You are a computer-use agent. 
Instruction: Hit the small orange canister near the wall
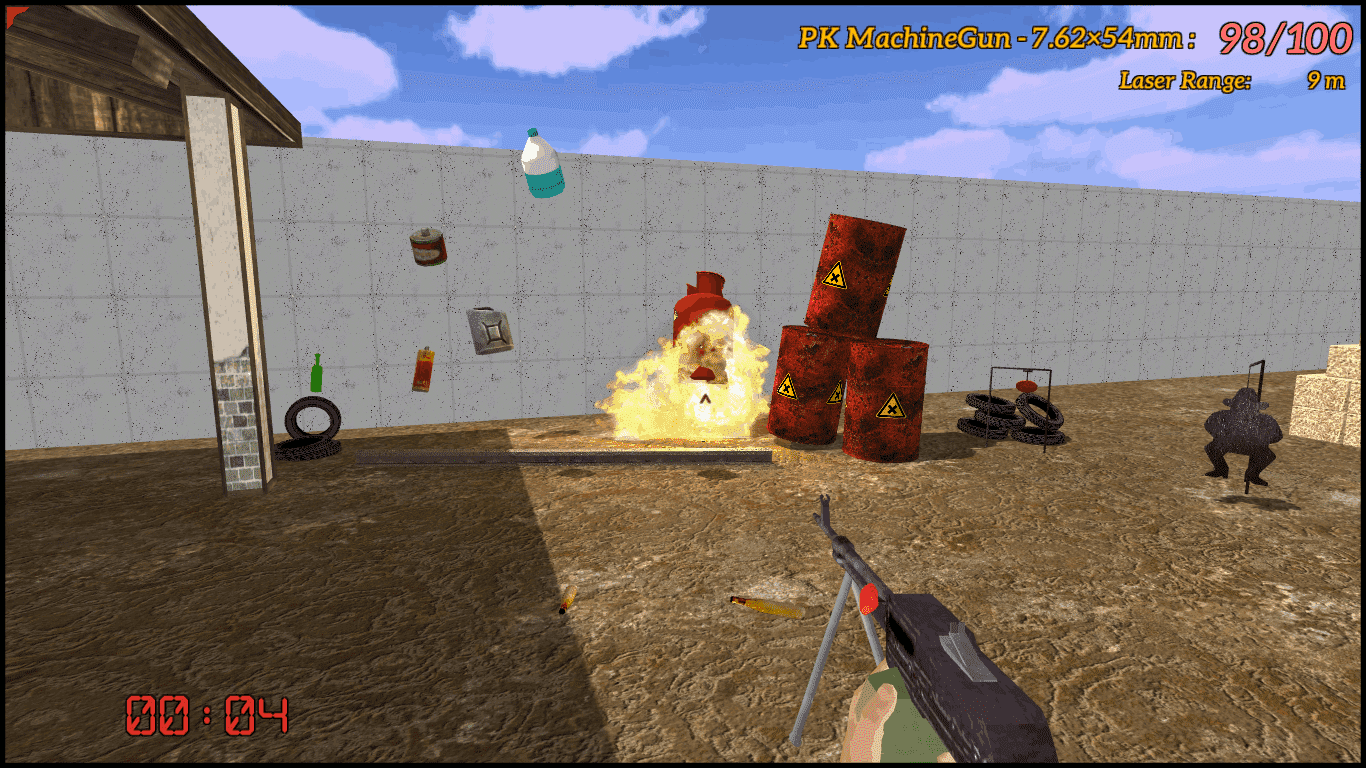tap(424, 370)
